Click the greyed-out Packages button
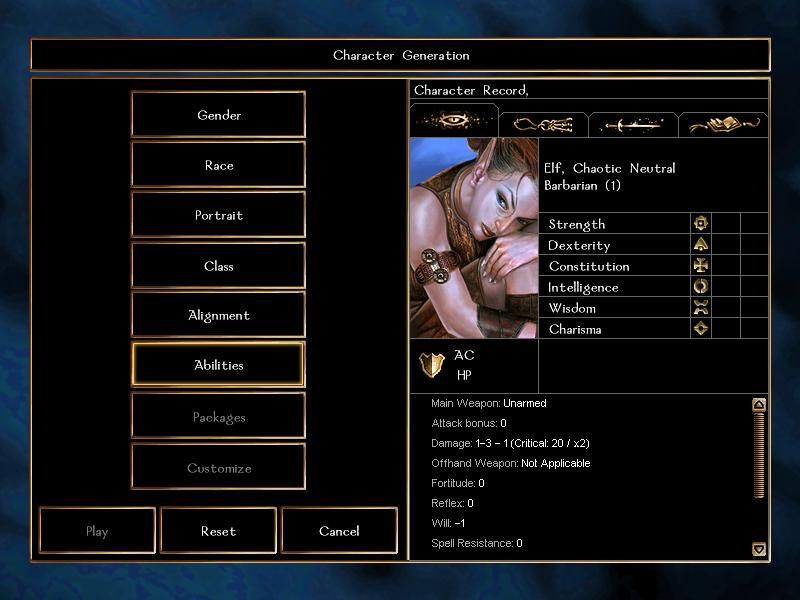The height and width of the screenshot is (600, 800). click(x=218, y=417)
